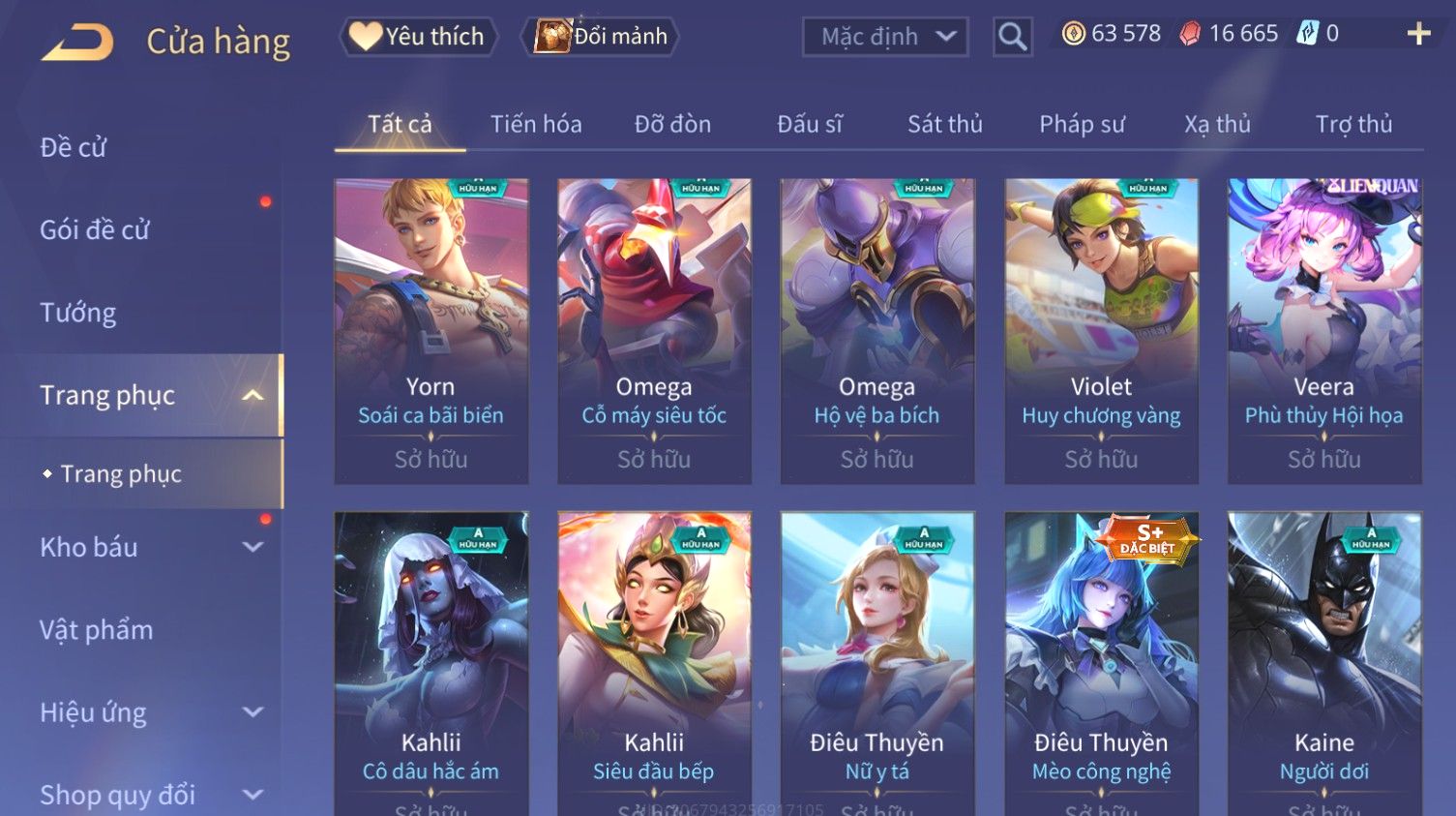This screenshot has width=1456, height=816.
Task: Open Đổi mảnh fragment exchange
Action: coord(601,37)
